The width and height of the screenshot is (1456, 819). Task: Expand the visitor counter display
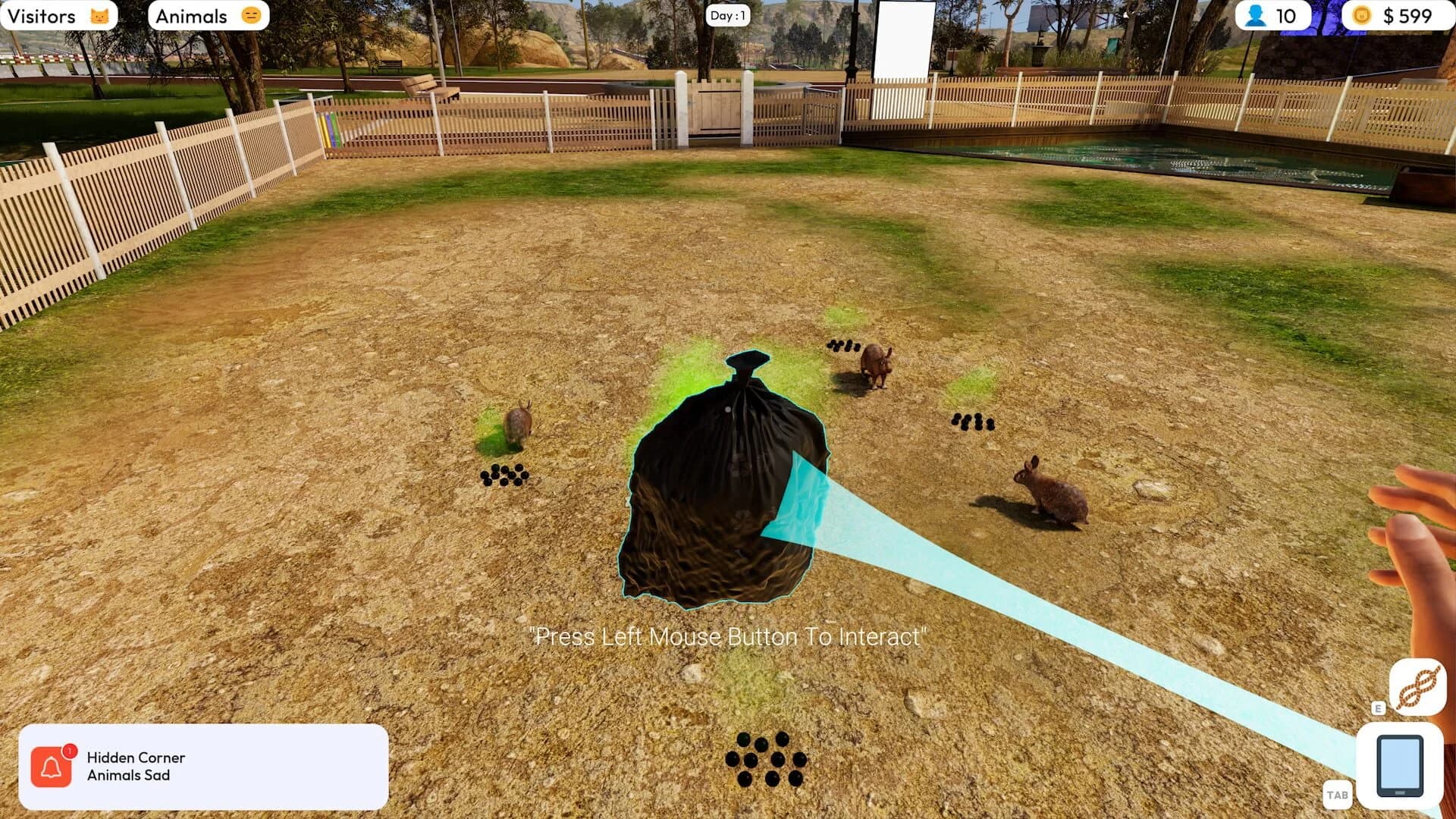point(1272,16)
